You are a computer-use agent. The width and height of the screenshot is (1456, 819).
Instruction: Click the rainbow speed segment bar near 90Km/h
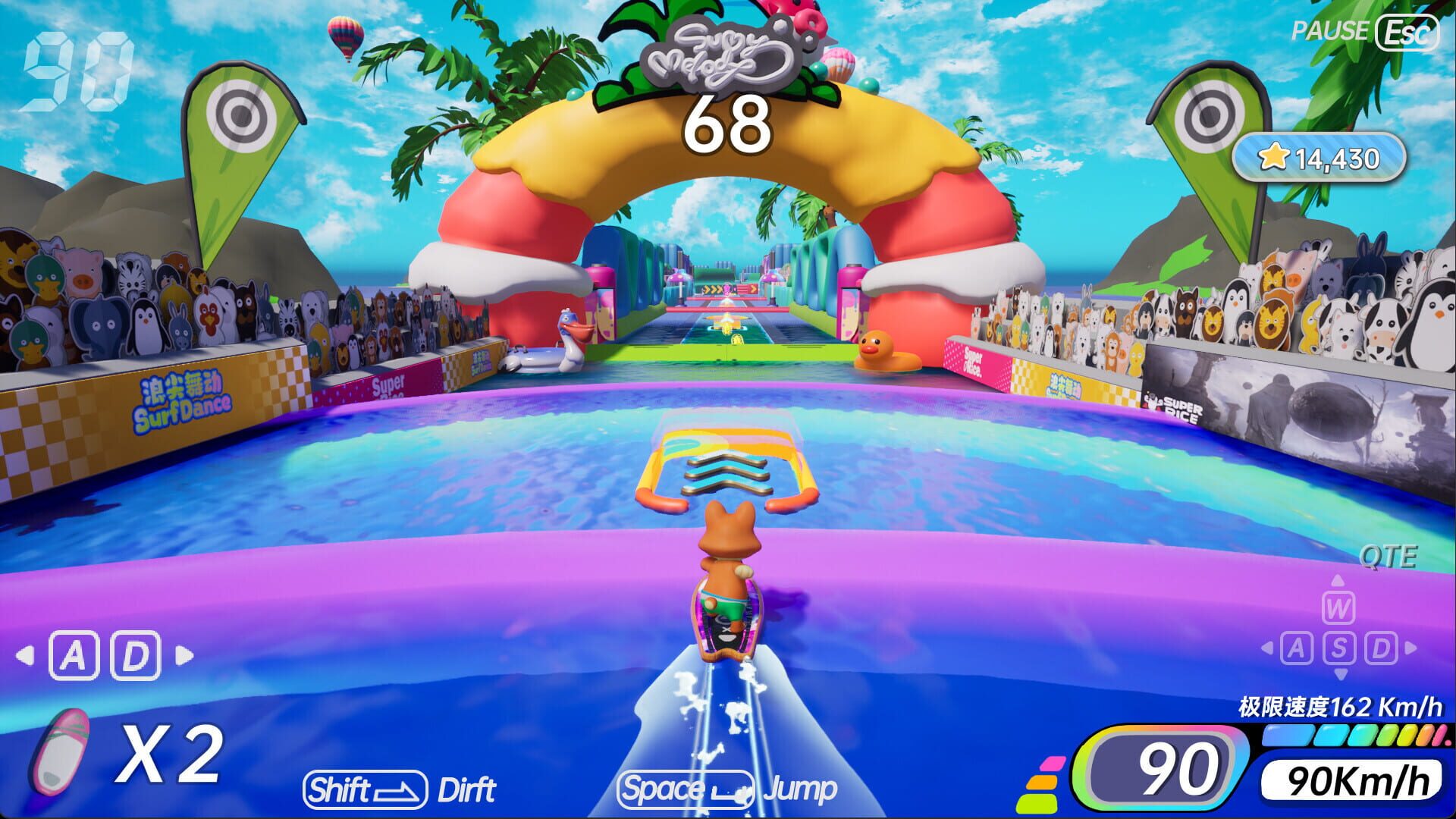click(x=1357, y=734)
